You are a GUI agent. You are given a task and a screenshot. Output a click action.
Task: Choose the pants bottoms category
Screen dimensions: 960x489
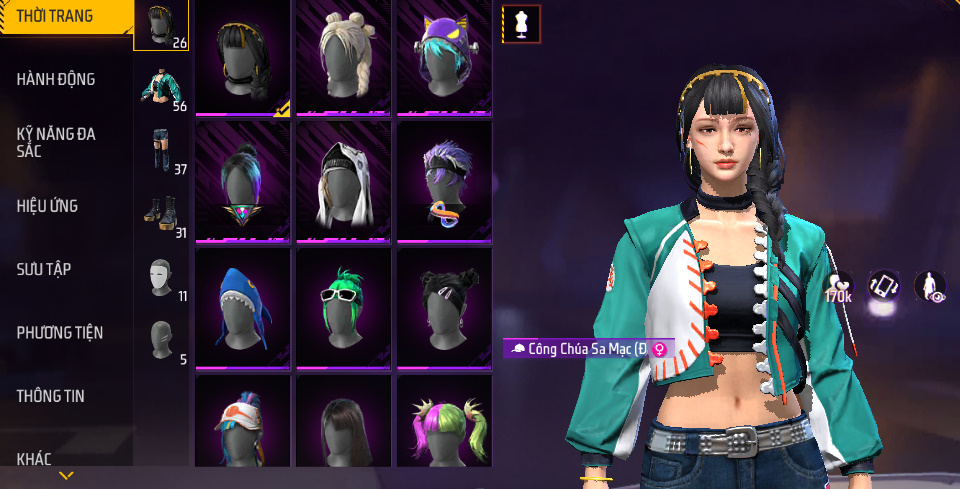[x=161, y=150]
